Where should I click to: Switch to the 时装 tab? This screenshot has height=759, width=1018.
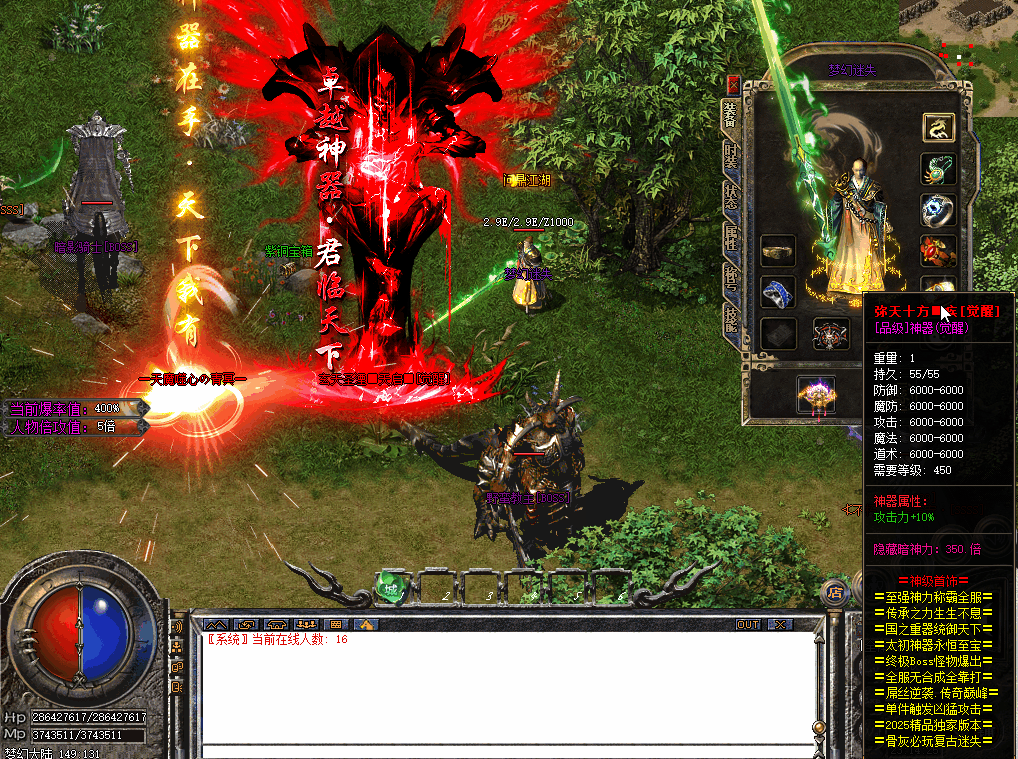point(732,155)
